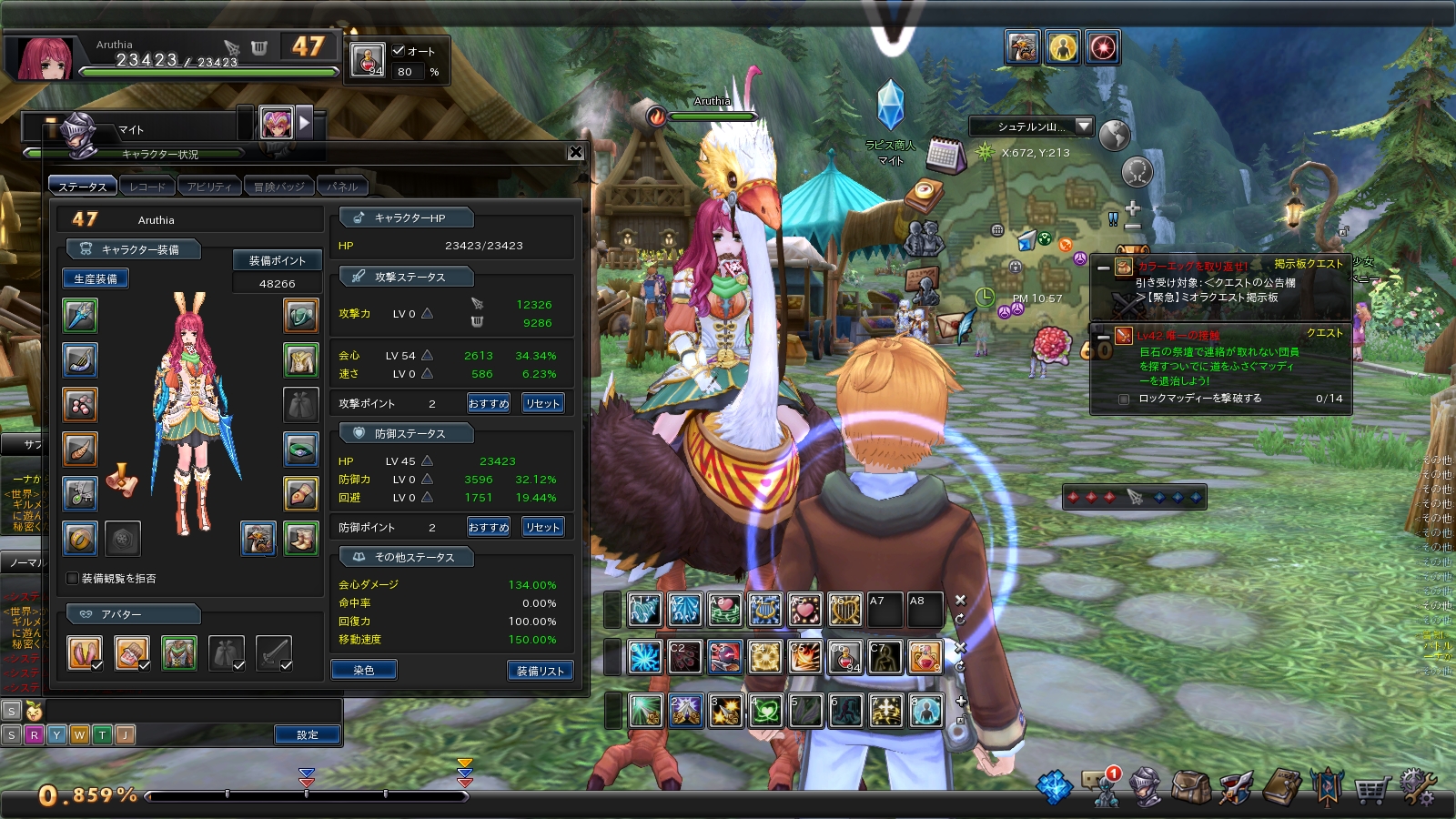Open the world map globe icon
The height and width of the screenshot is (819, 1456).
click(1114, 136)
